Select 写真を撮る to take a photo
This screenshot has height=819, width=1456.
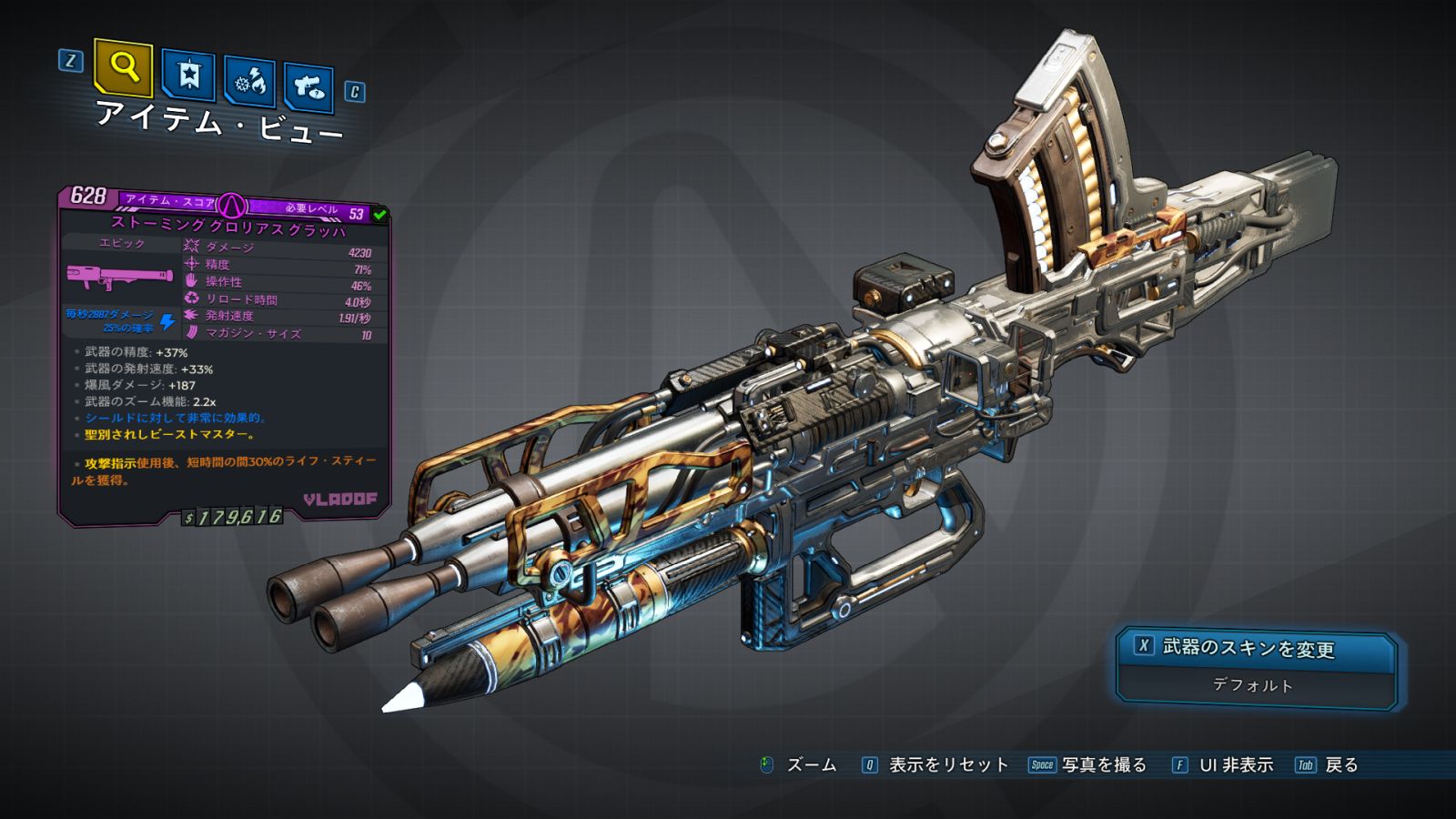(x=1102, y=765)
